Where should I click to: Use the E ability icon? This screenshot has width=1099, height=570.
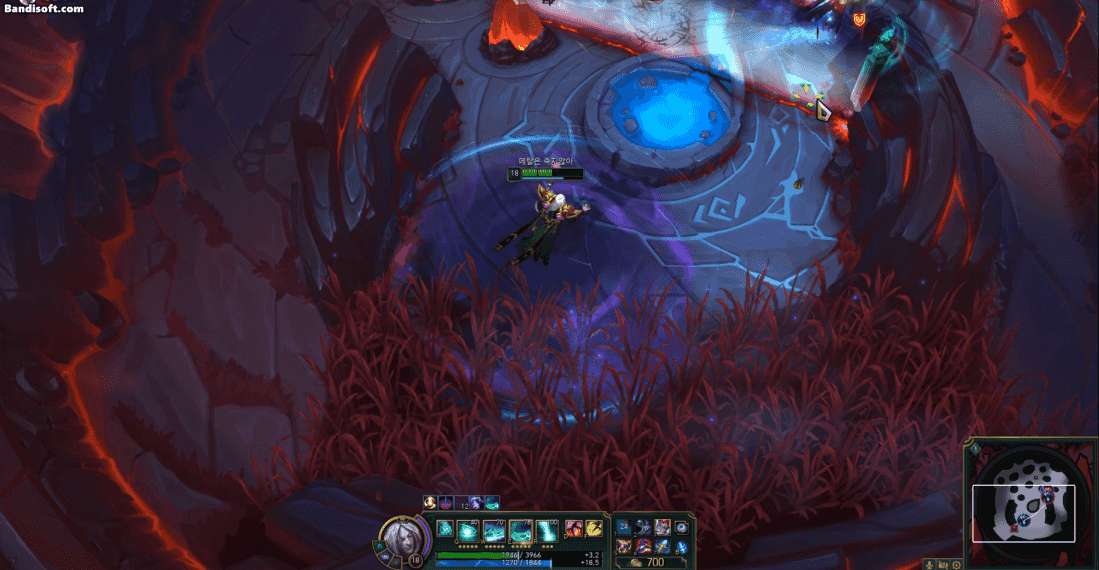(520, 530)
